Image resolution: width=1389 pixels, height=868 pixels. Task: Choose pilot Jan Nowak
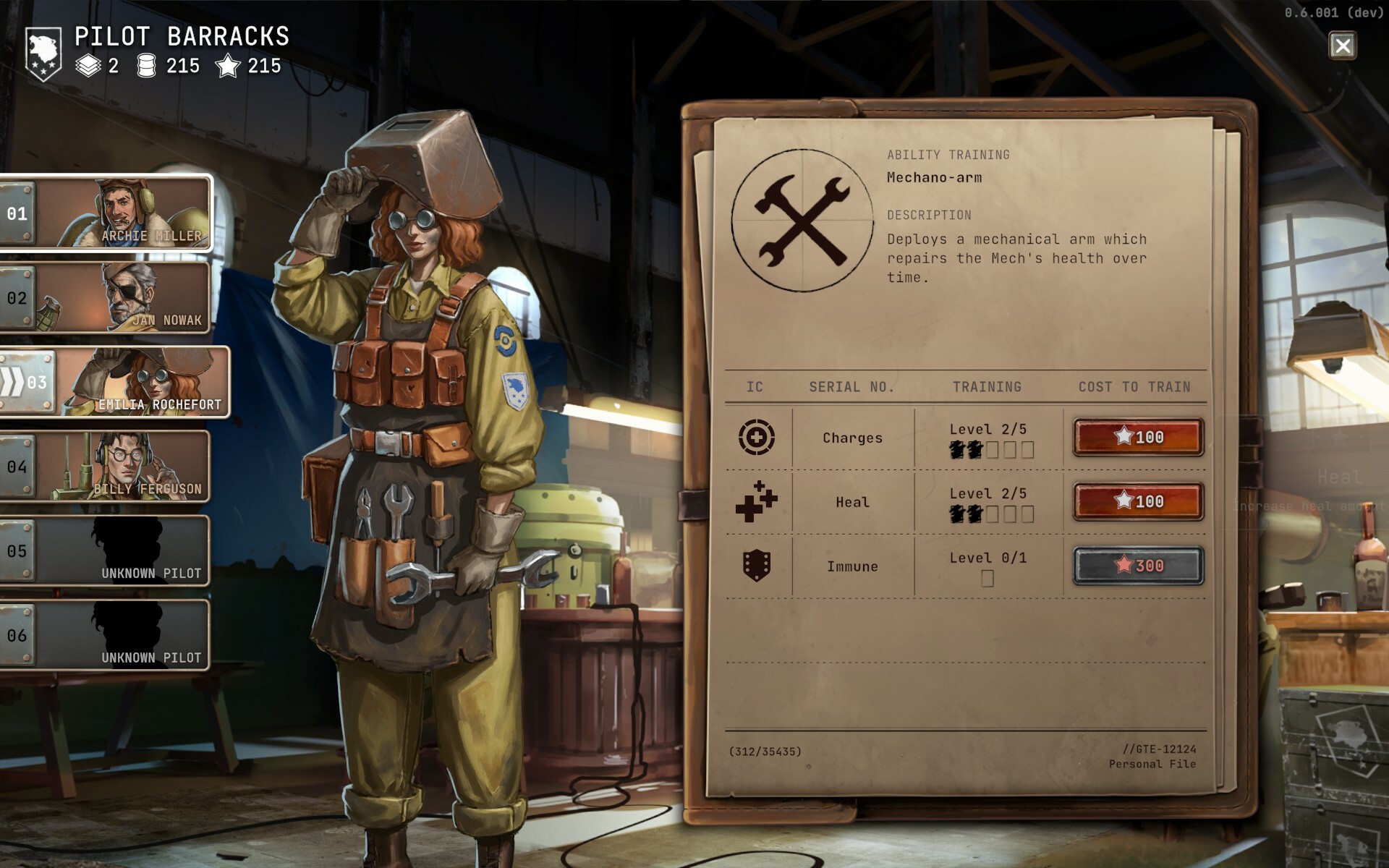(x=107, y=298)
